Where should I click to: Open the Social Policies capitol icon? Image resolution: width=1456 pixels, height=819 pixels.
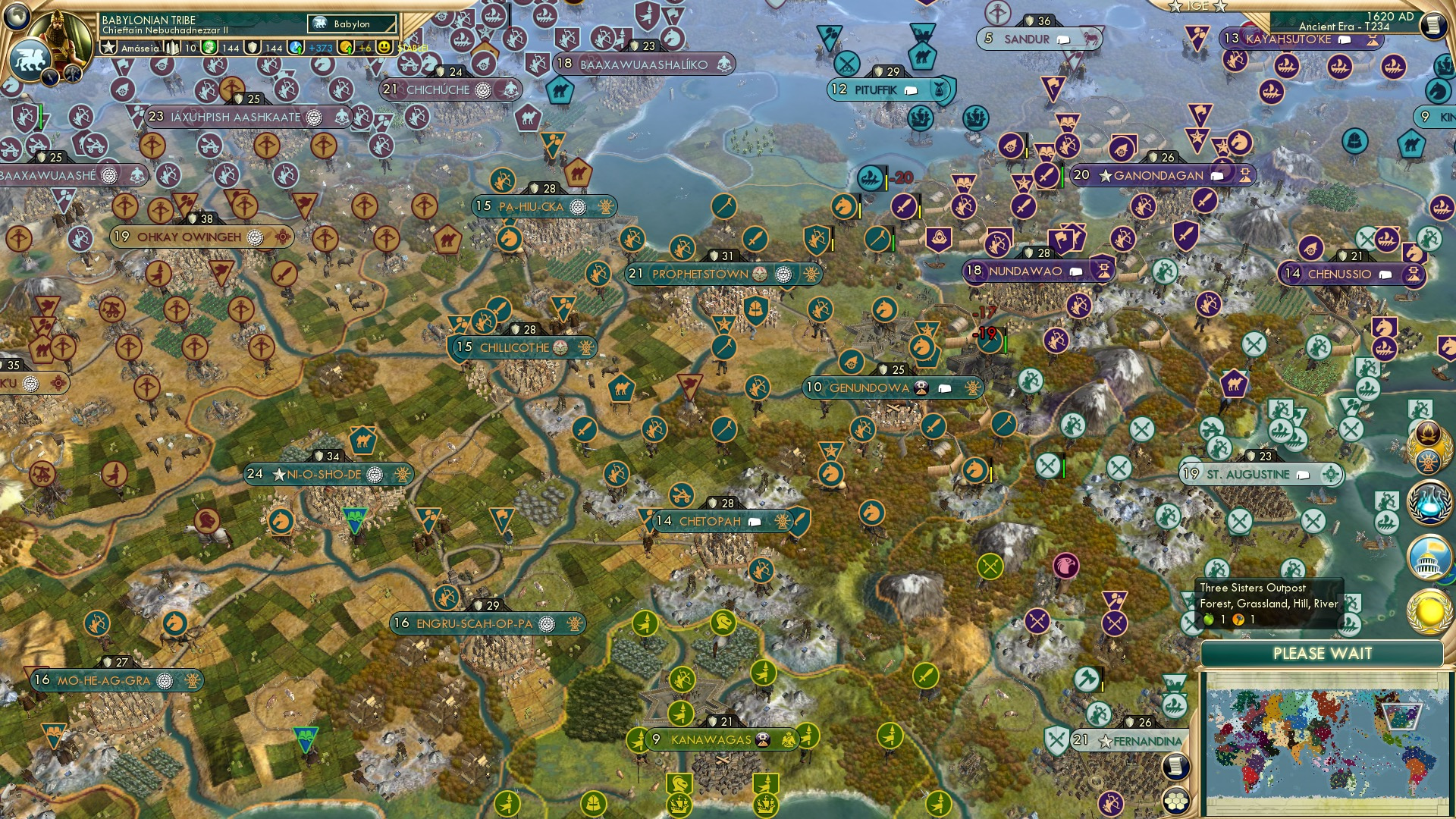click(x=1428, y=556)
